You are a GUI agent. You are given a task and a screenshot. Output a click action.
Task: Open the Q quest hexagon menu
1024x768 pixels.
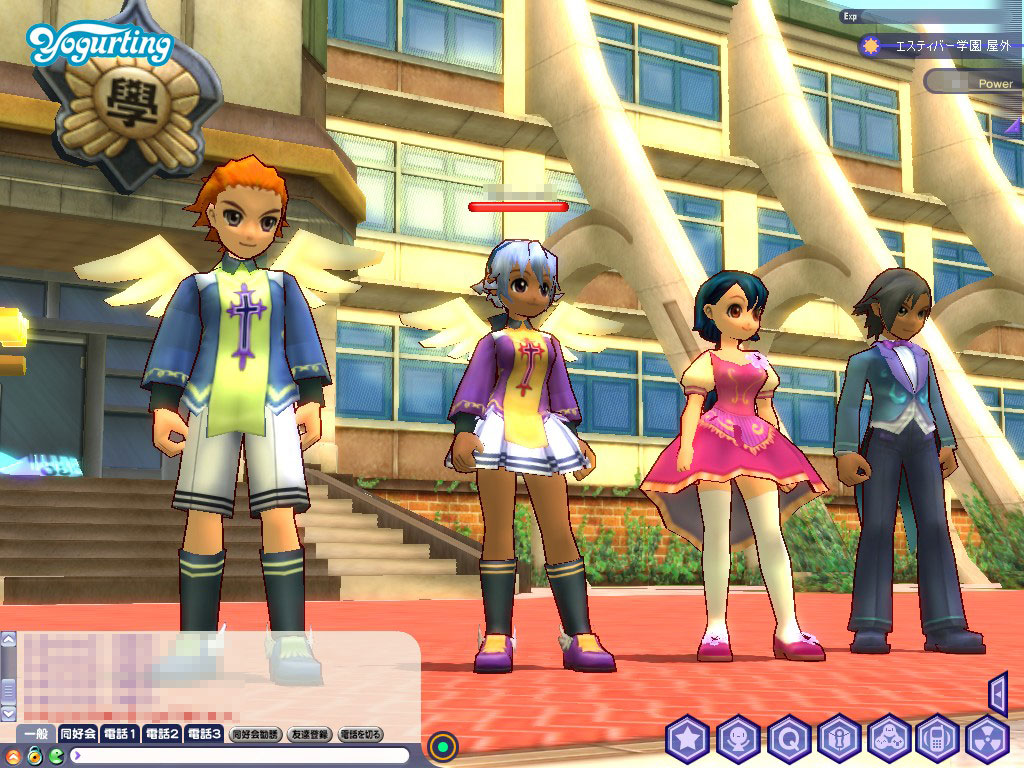pos(788,740)
